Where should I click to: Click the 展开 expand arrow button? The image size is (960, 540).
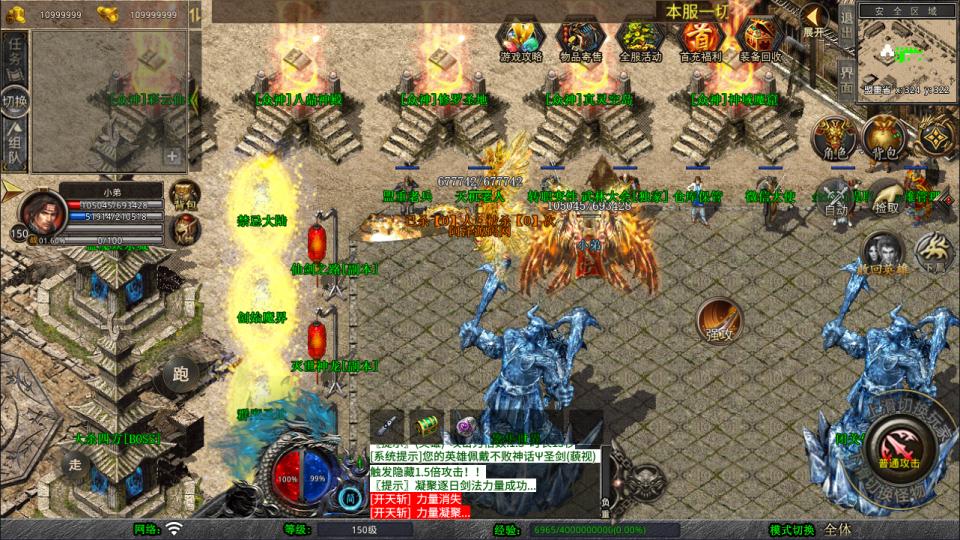(815, 22)
